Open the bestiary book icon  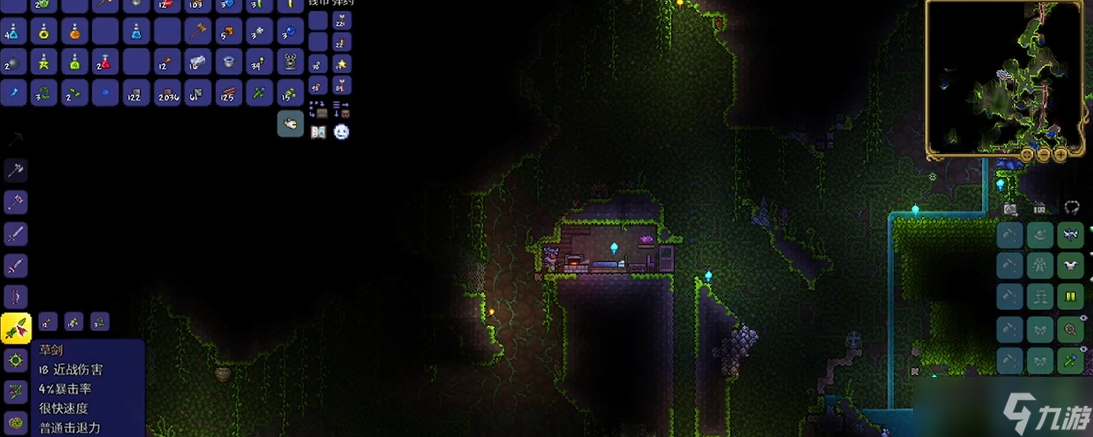318,131
